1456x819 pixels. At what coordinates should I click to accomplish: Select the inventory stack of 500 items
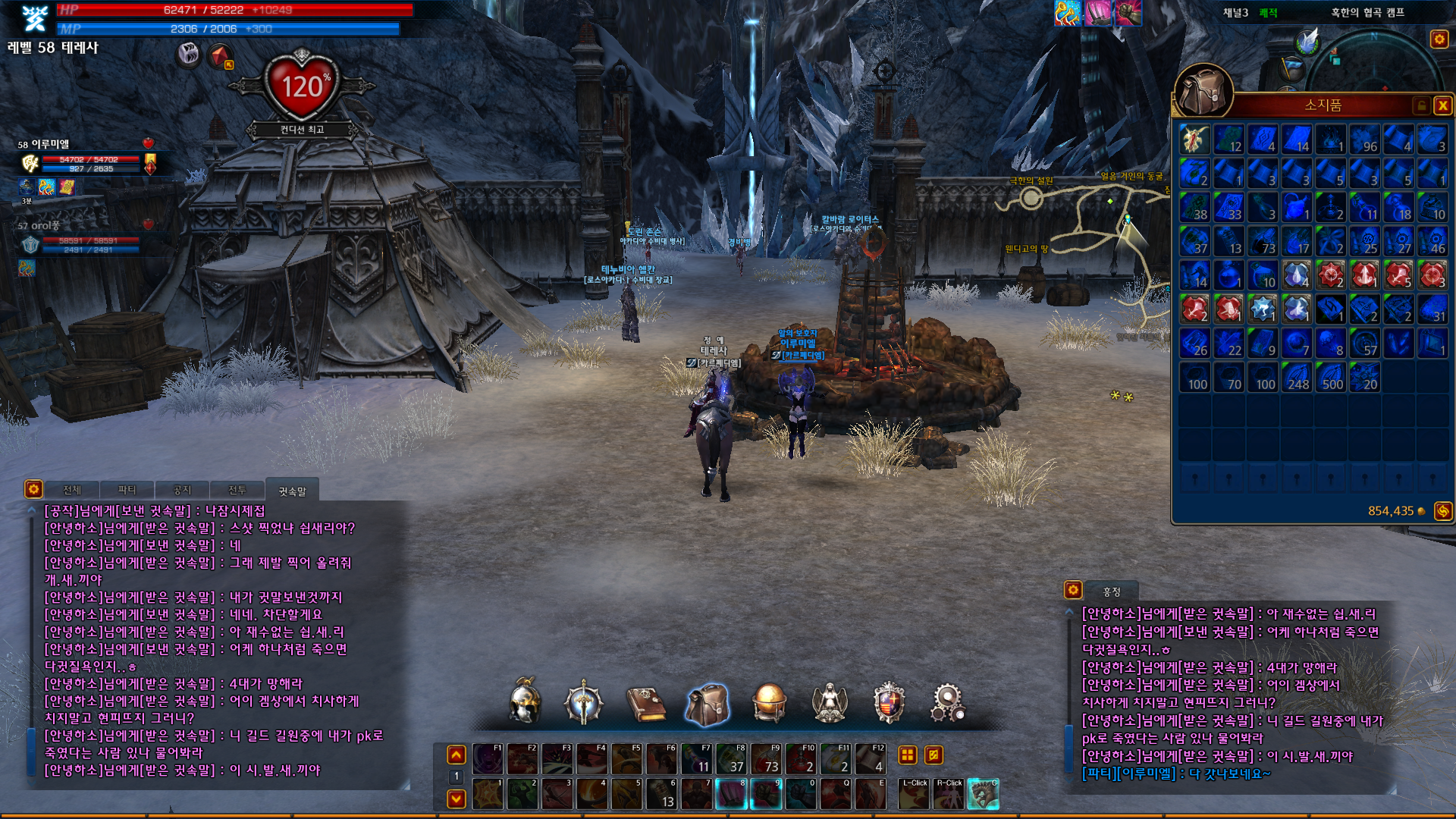[x=1331, y=377]
